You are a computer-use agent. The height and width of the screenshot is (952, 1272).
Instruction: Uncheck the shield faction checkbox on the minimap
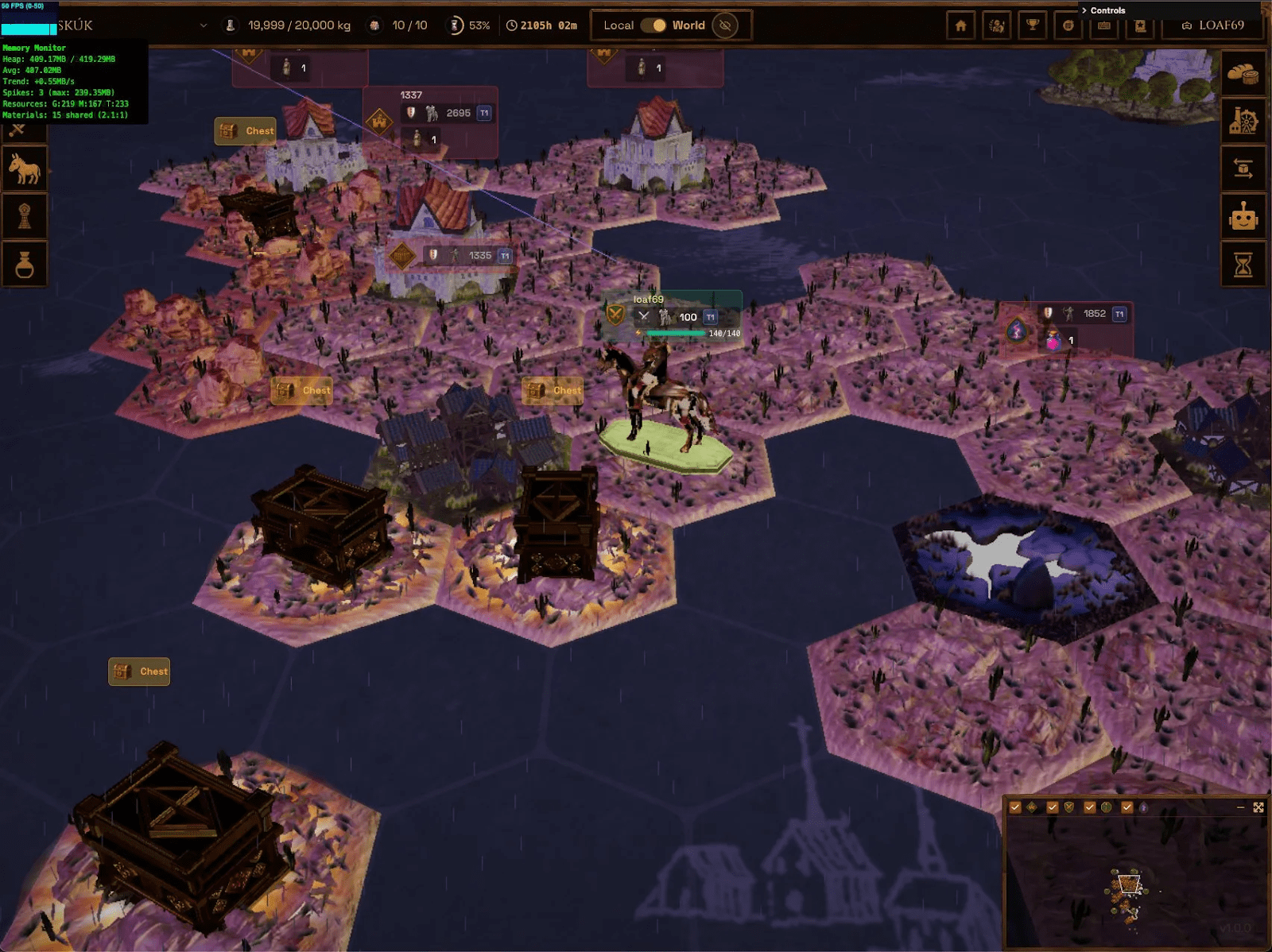[x=1052, y=806]
